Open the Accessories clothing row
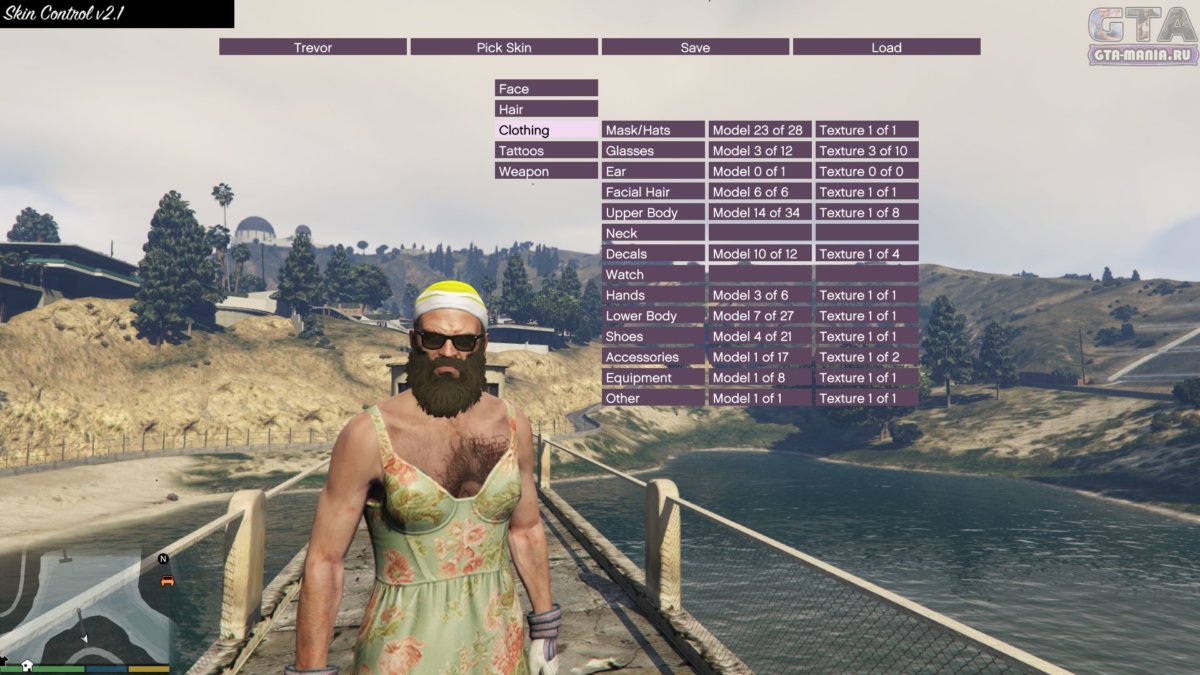Viewport: 1200px width, 675px height. pos(653,357)
